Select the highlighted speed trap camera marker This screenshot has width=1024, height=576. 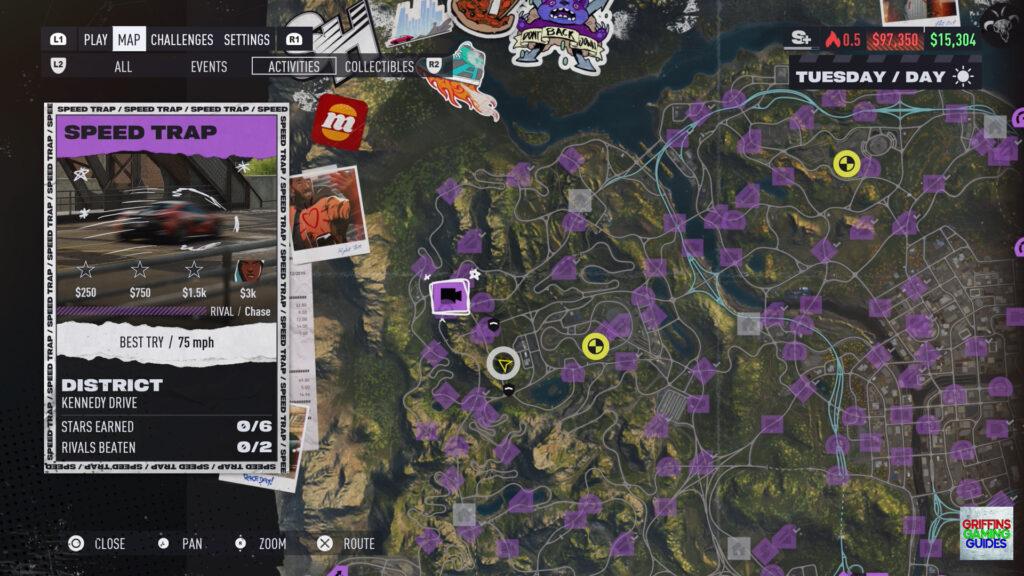(451, 296)
